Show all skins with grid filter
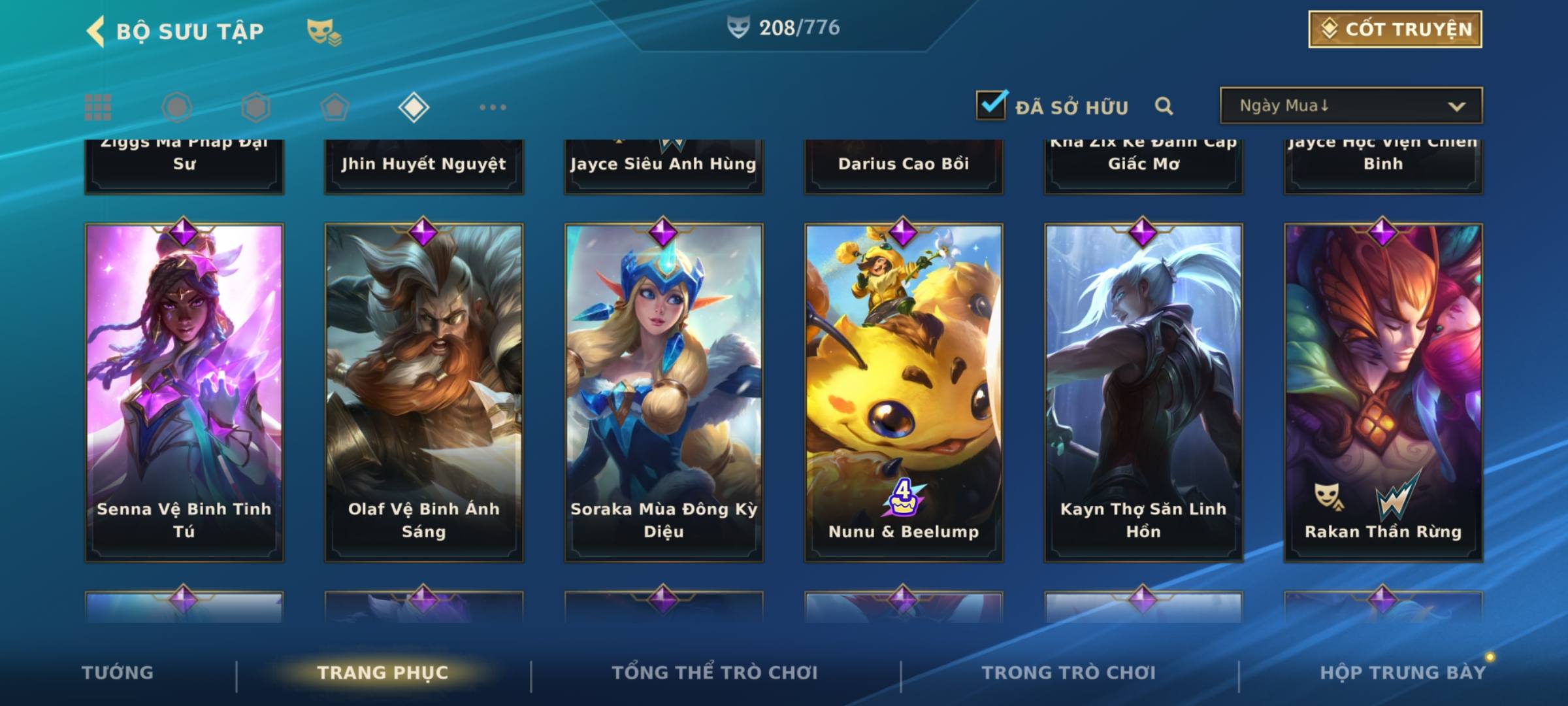The image size is (1568, 706). 98,107
